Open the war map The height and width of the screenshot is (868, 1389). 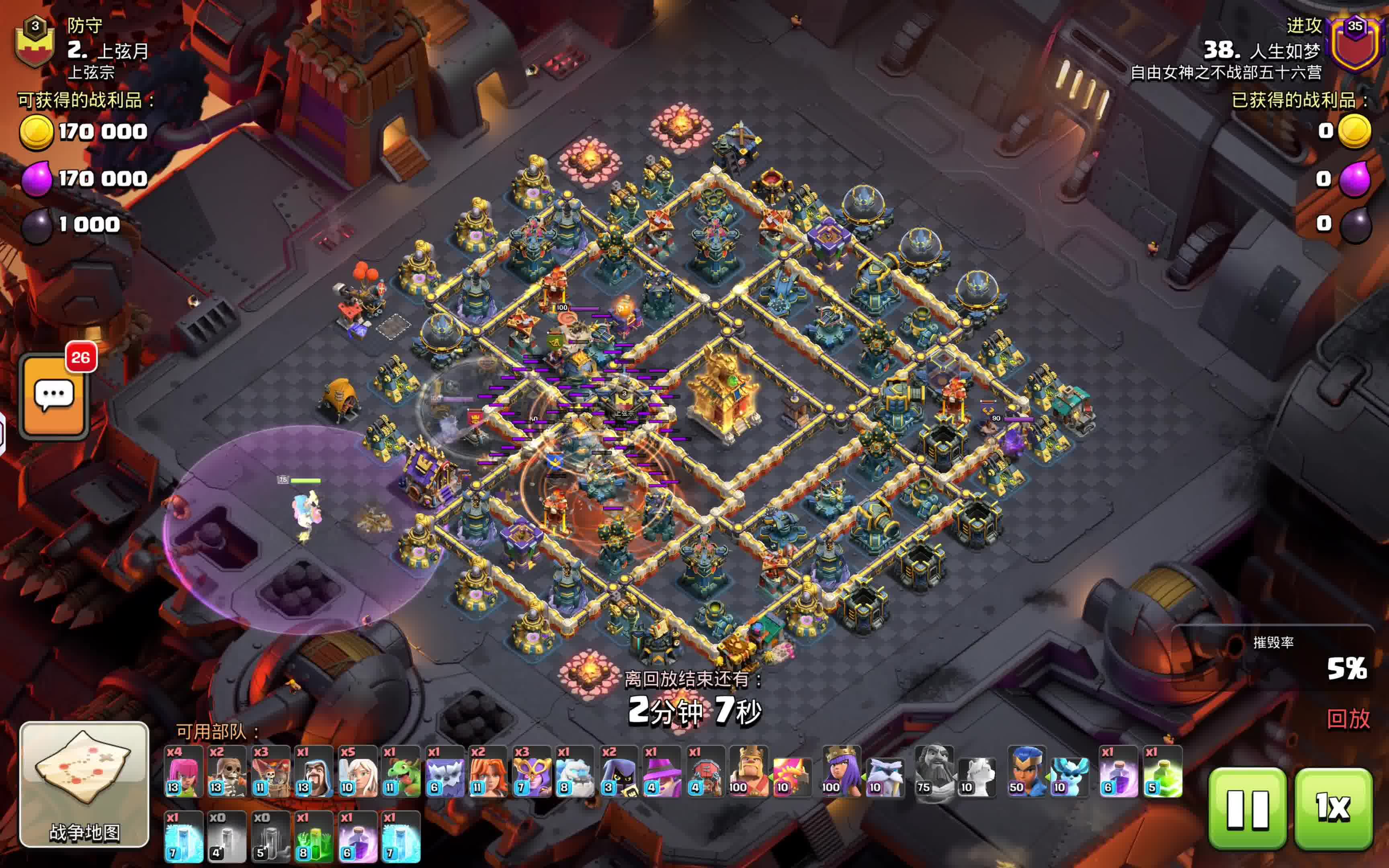(x=84, y=784)
